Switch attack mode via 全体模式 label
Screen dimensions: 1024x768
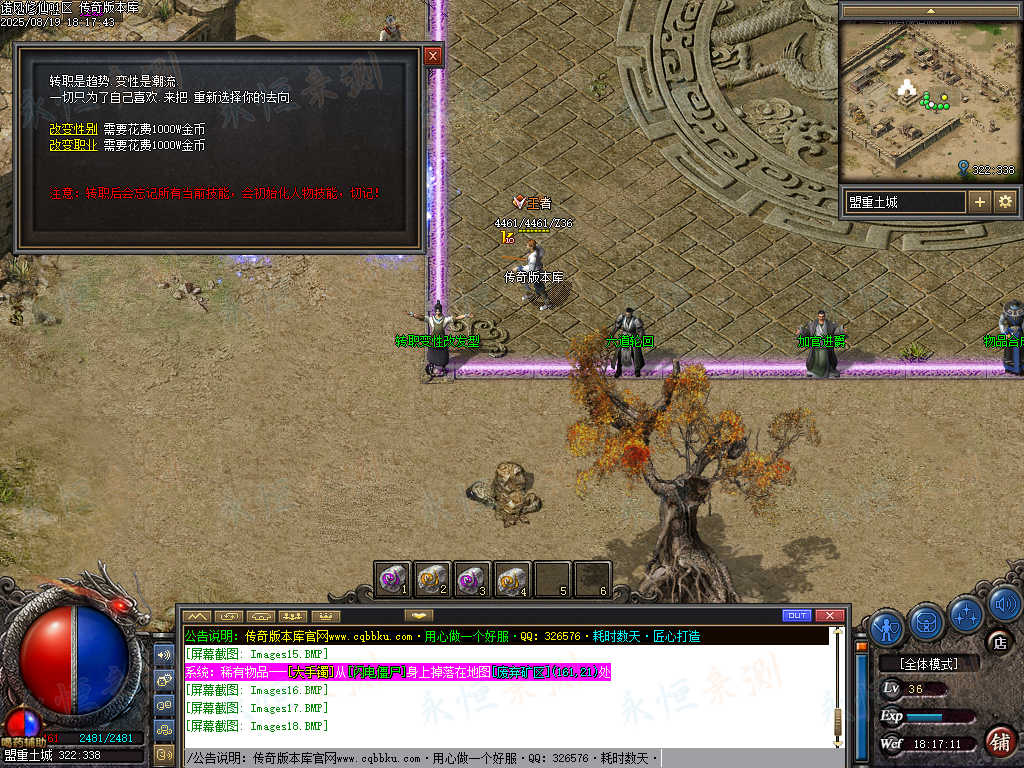928,664
